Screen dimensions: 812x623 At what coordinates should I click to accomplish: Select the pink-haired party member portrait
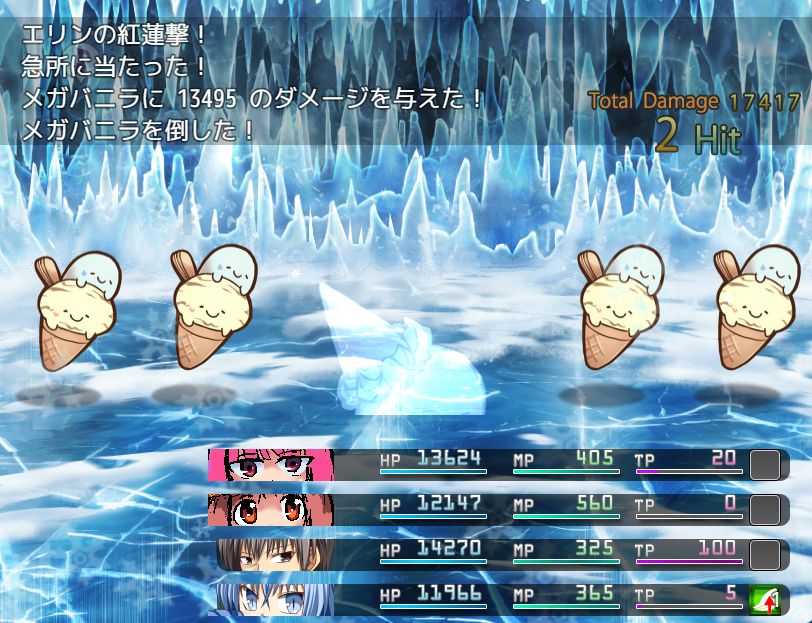271,465
